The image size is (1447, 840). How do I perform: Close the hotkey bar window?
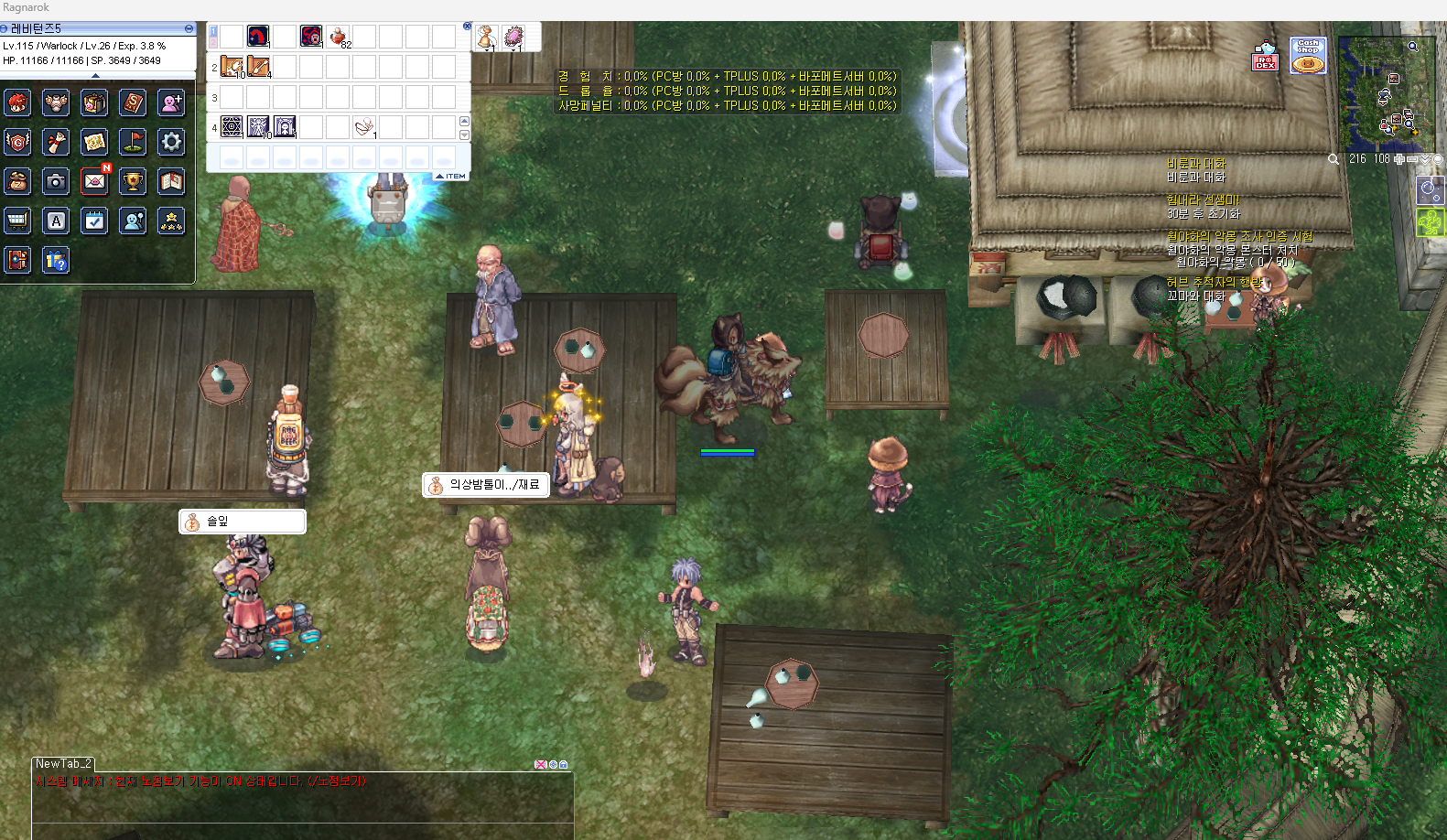[467, 27]
